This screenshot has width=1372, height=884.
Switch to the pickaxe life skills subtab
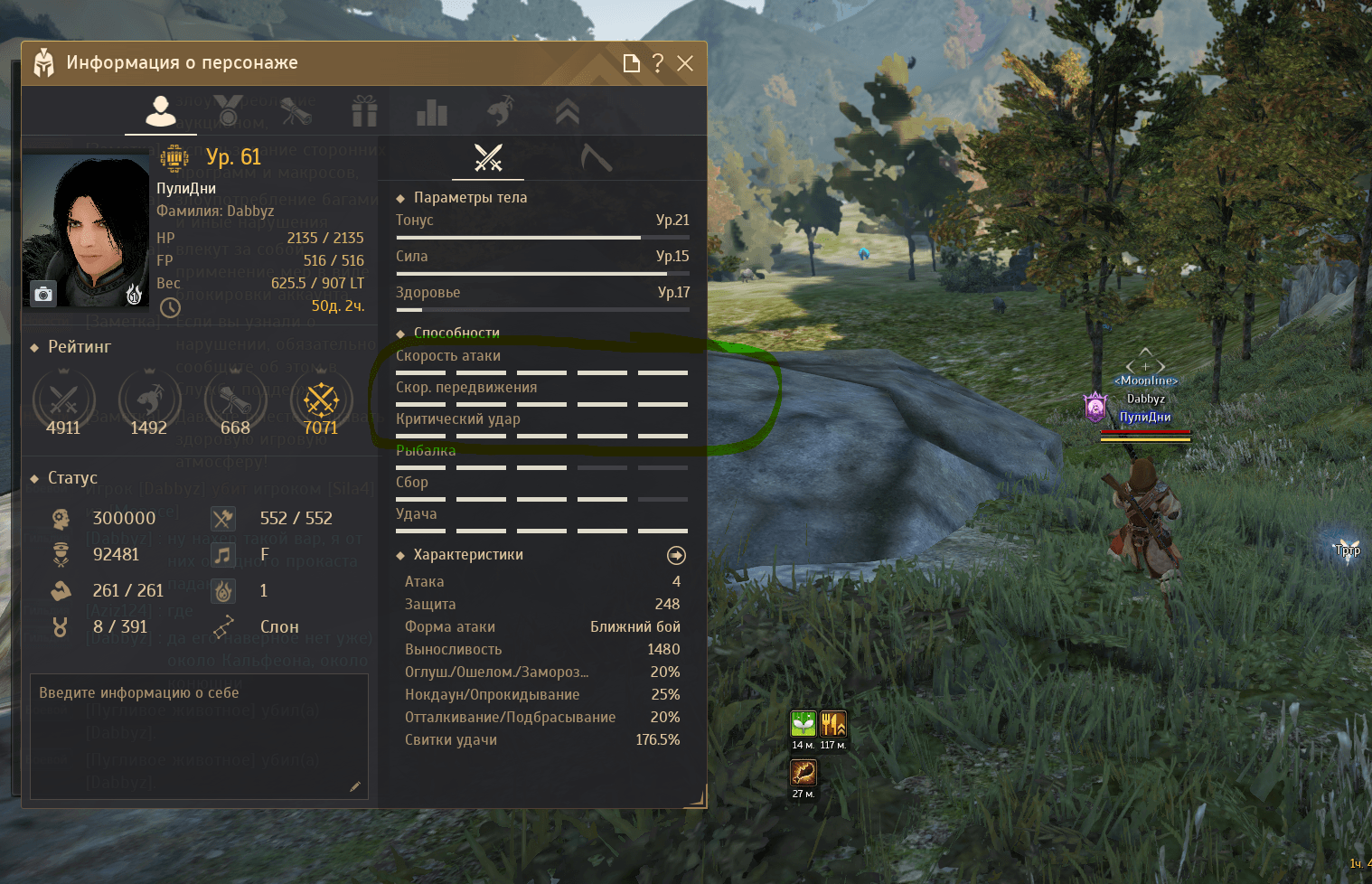tap(596, 158)
